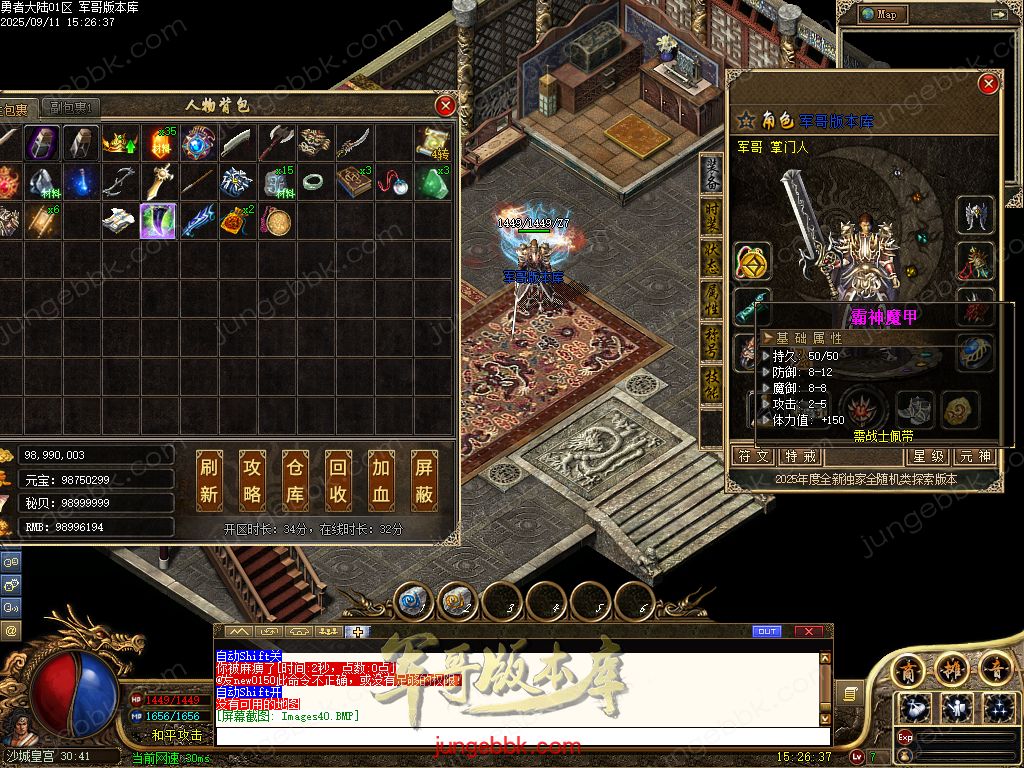Select the battle axe in the backpack

pyautogui.click(x=275, y=143)
